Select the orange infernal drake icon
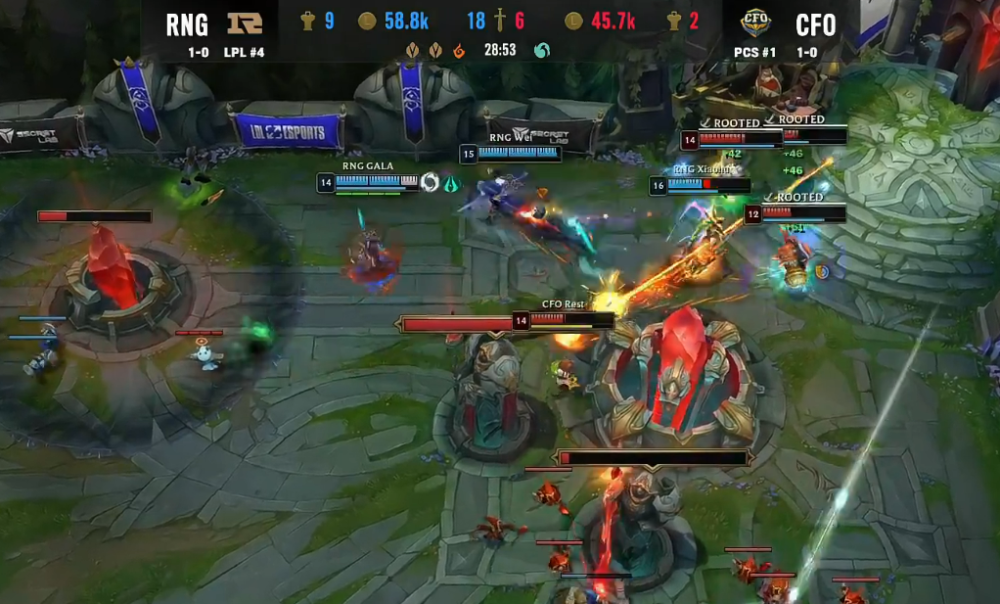This screenshot has height=604, width=1000. coord(459,50)
